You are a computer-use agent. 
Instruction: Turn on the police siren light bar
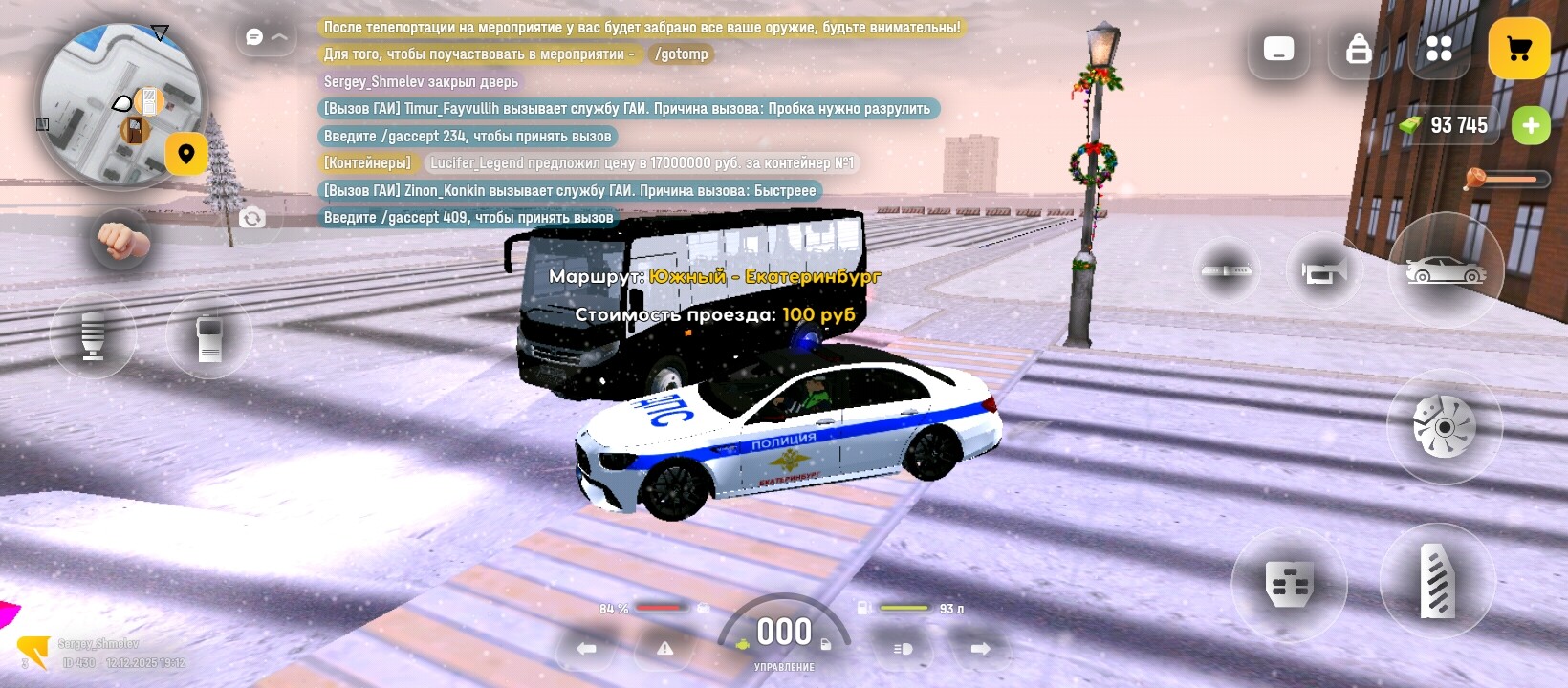pyautogui.click(x=1227, y=271)
